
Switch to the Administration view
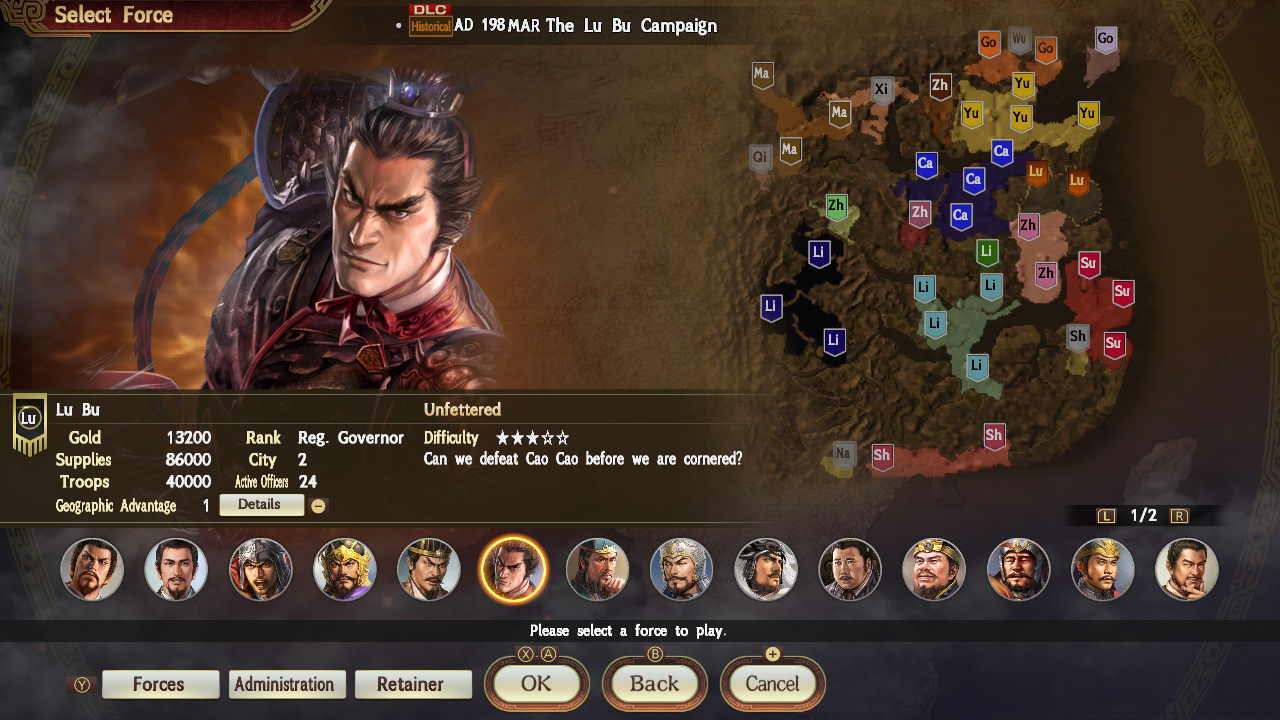click(287, 684)
